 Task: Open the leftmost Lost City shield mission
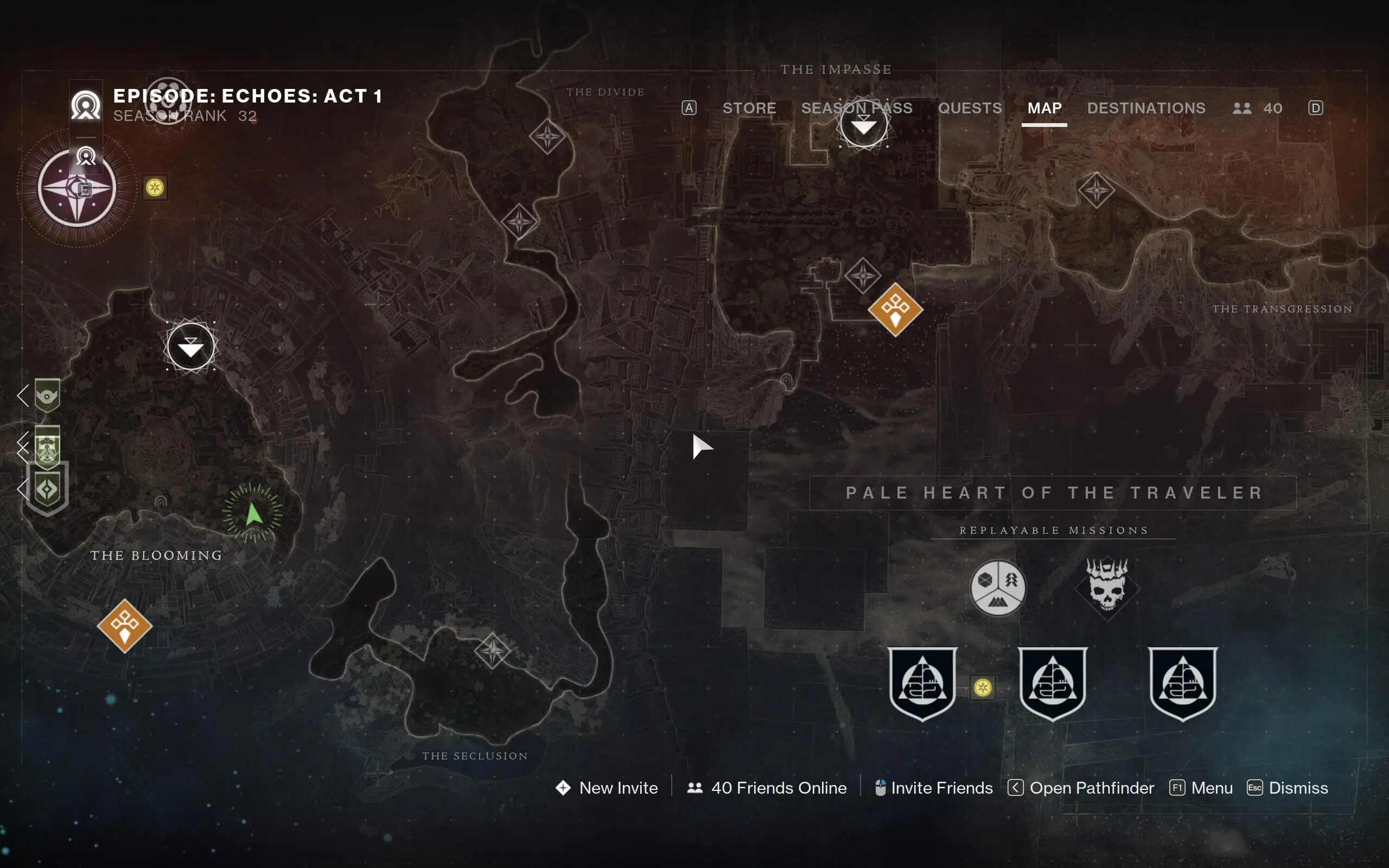pos(922,685)
